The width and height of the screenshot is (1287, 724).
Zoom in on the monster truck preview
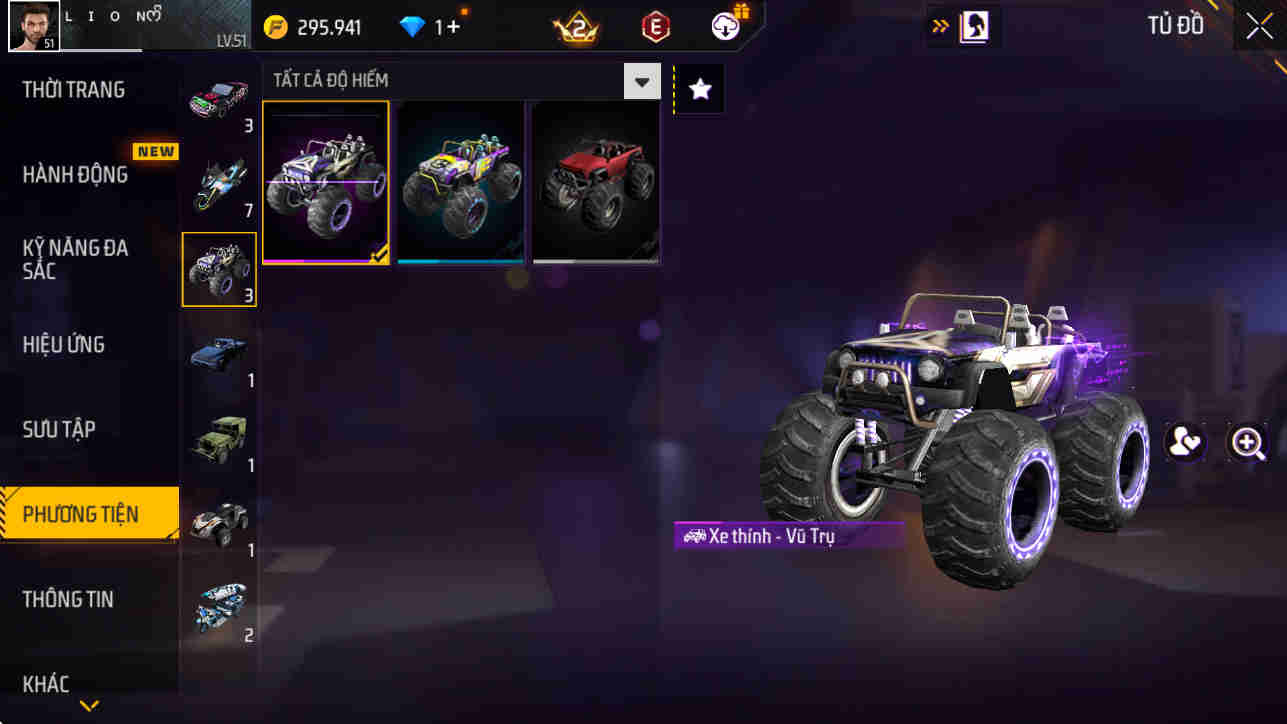pyautogui.click(x=1248, y=443)
